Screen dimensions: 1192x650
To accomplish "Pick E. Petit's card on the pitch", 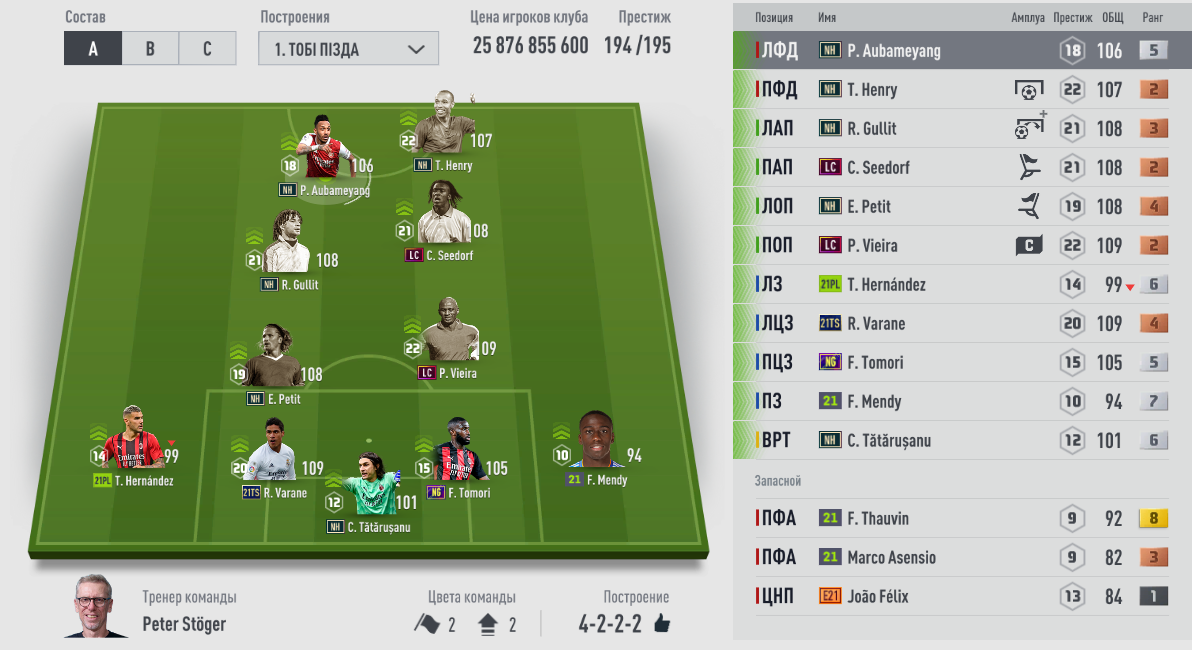I will coord(272,362).
